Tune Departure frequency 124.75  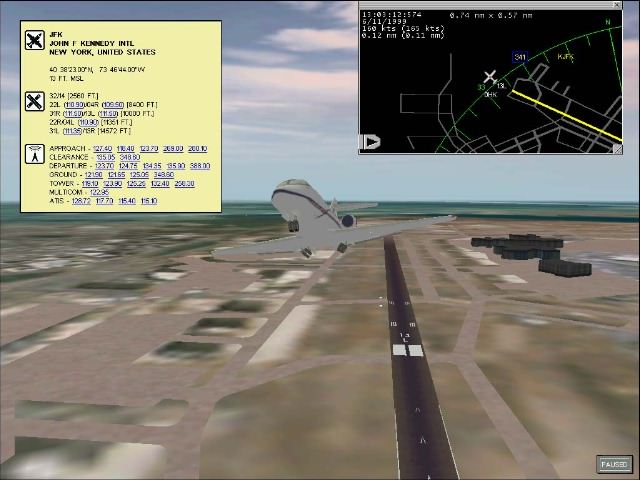(x=128, y=166)
